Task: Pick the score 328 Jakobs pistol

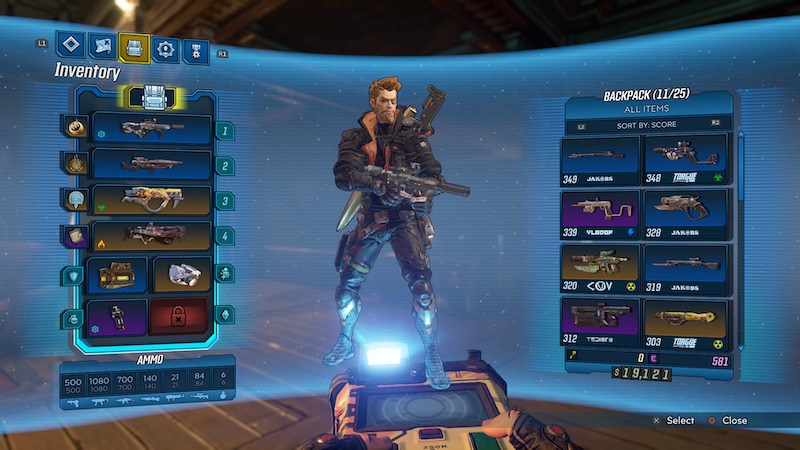Action: click(685, 213)
